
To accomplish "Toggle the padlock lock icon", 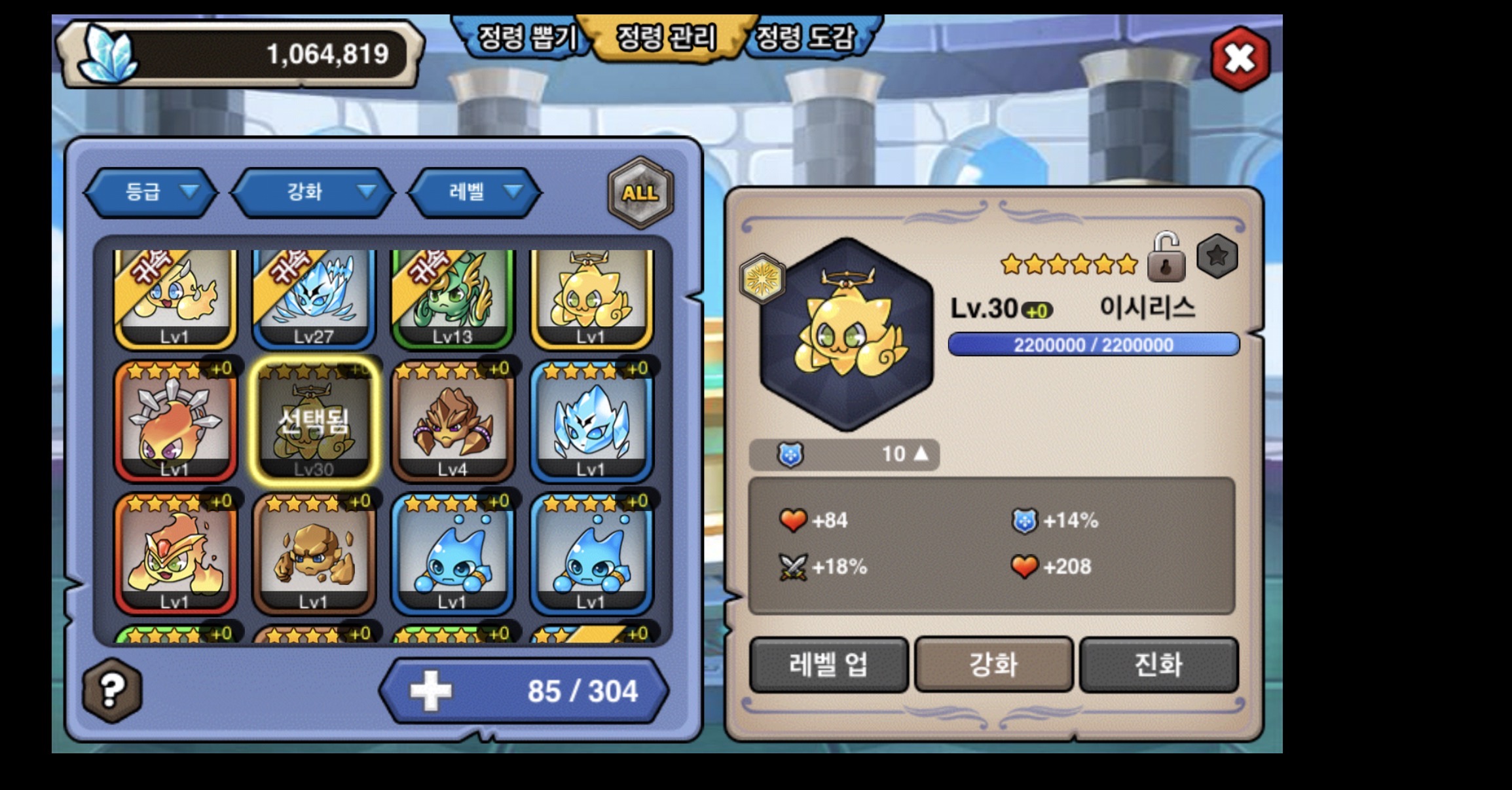I will point(1166,258).
